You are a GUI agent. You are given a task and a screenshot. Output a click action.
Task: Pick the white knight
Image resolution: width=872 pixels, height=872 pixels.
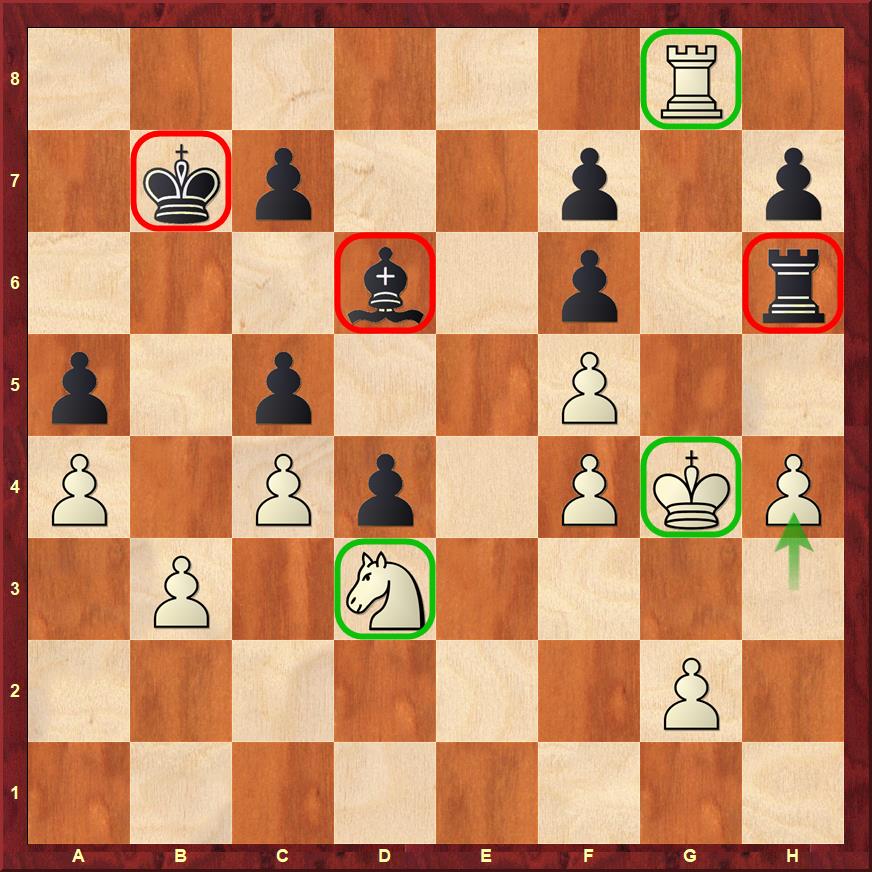(385, 589)
